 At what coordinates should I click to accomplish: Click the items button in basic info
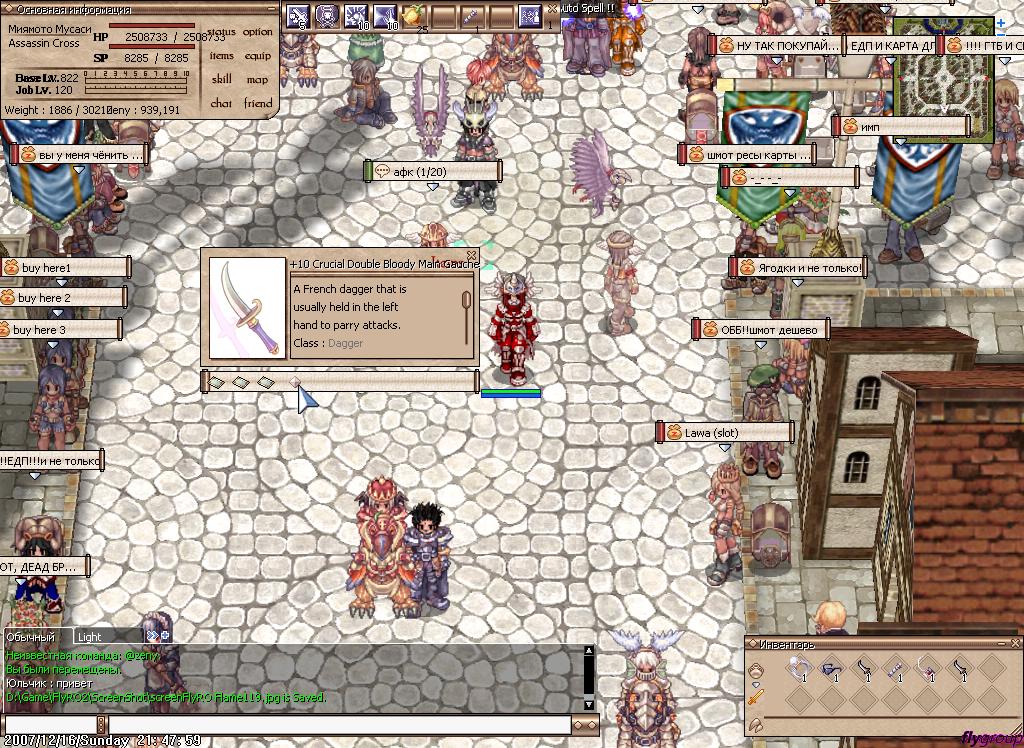click(222, 56)
